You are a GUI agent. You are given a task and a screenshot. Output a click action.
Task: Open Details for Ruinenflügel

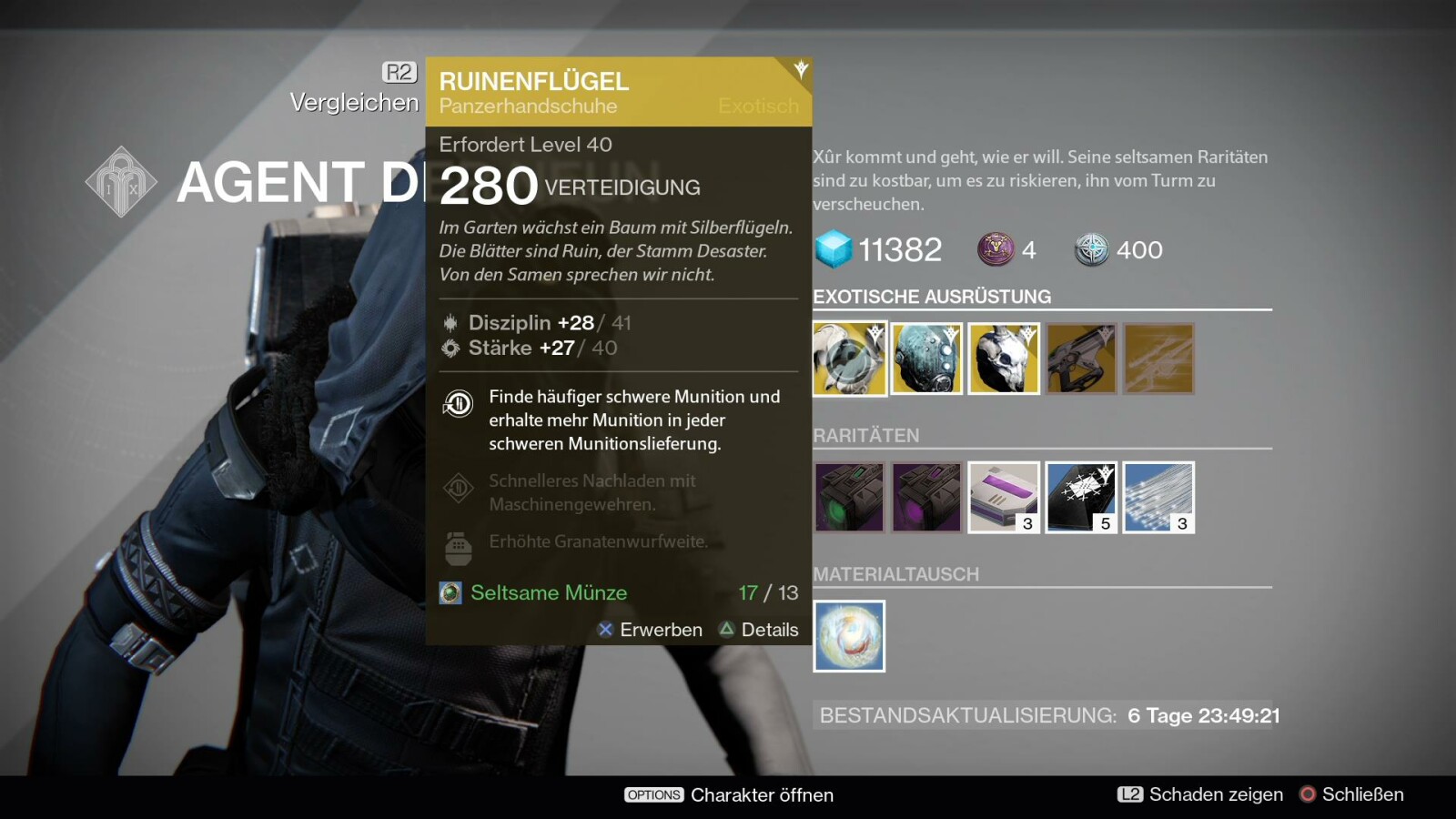pyautogui.click(x=759, y=630)
